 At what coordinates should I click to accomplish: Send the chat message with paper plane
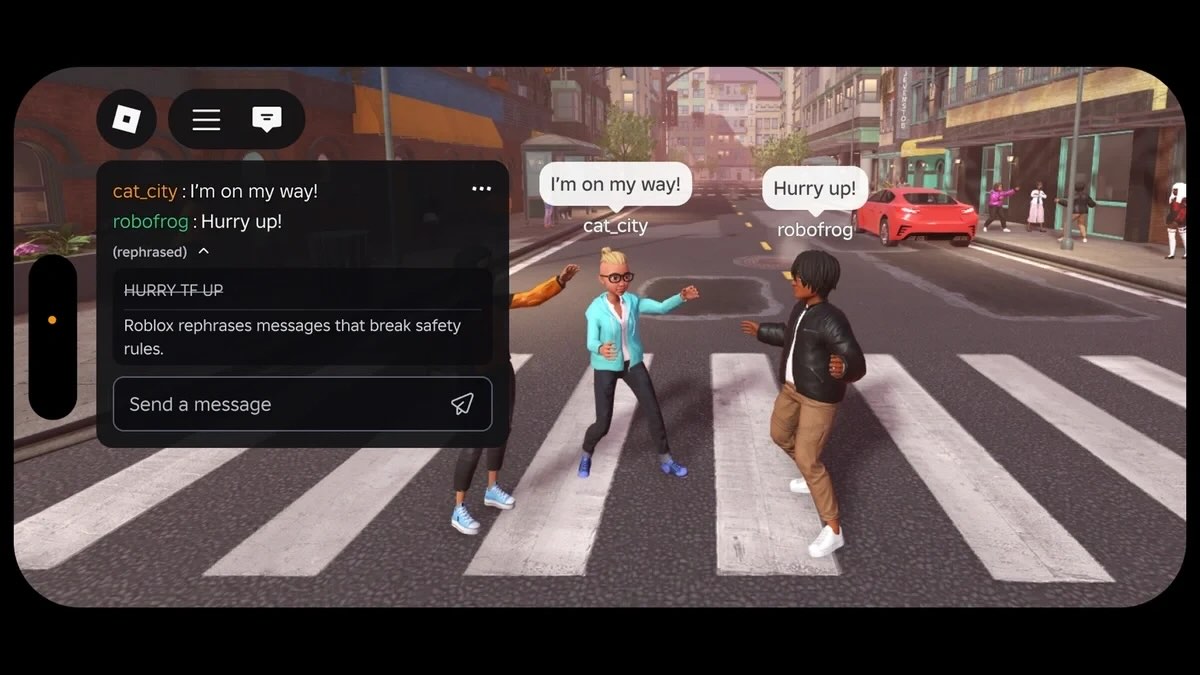click(462, 404)
